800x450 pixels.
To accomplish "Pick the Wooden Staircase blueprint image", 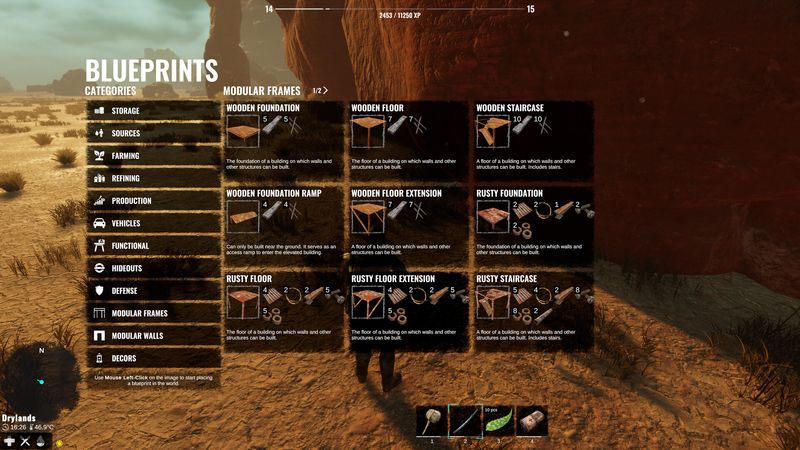I will tap(492, 131).
